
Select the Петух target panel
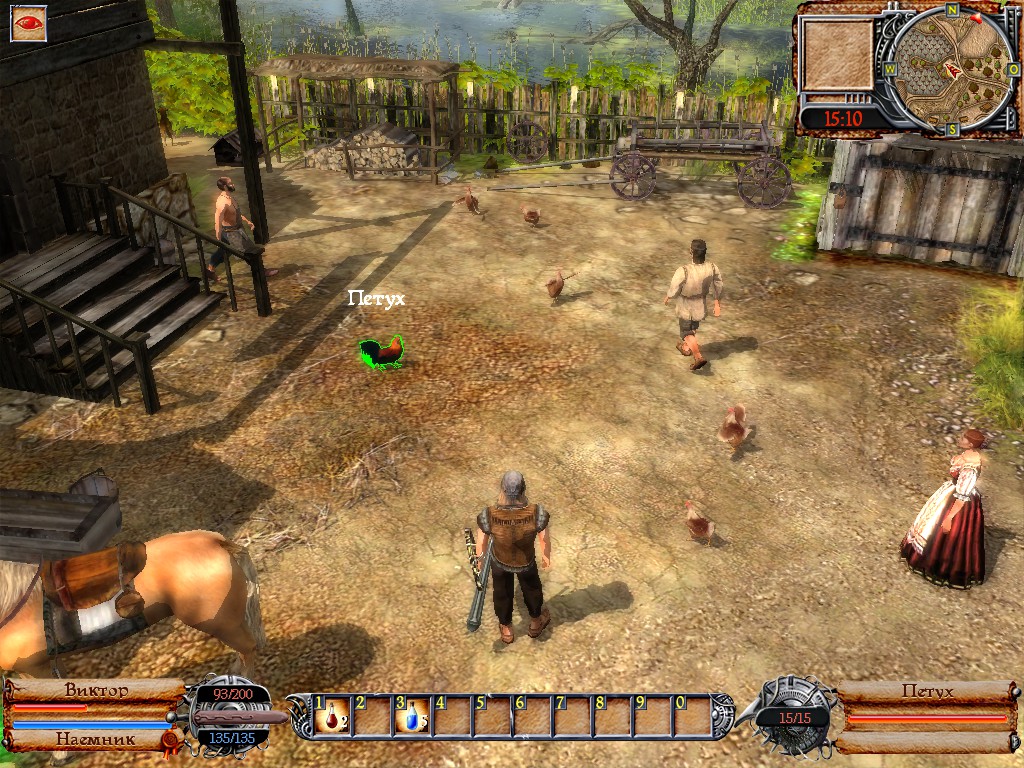926,692
